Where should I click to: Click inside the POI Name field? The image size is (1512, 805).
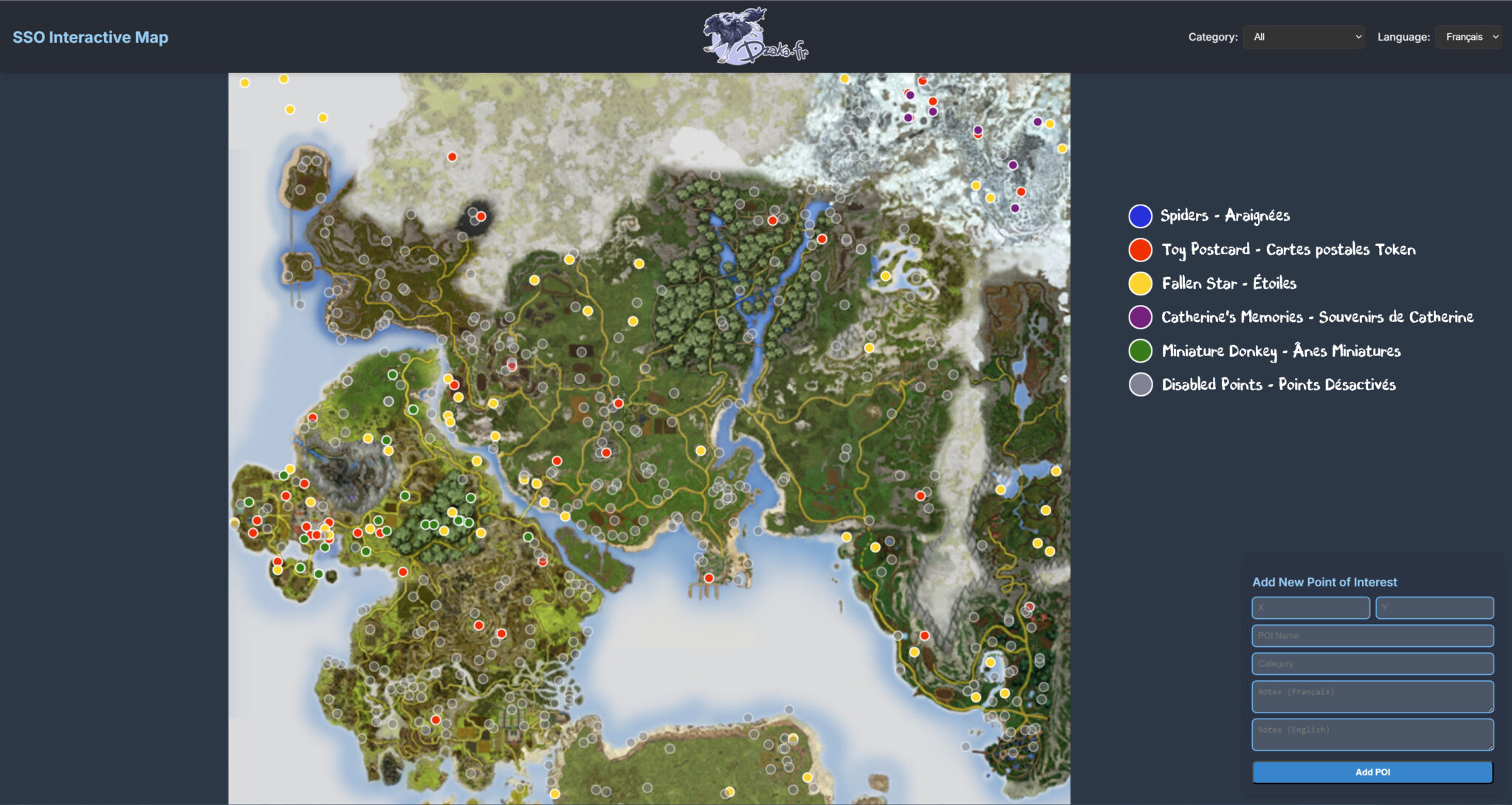click(x=1371, y=635)
